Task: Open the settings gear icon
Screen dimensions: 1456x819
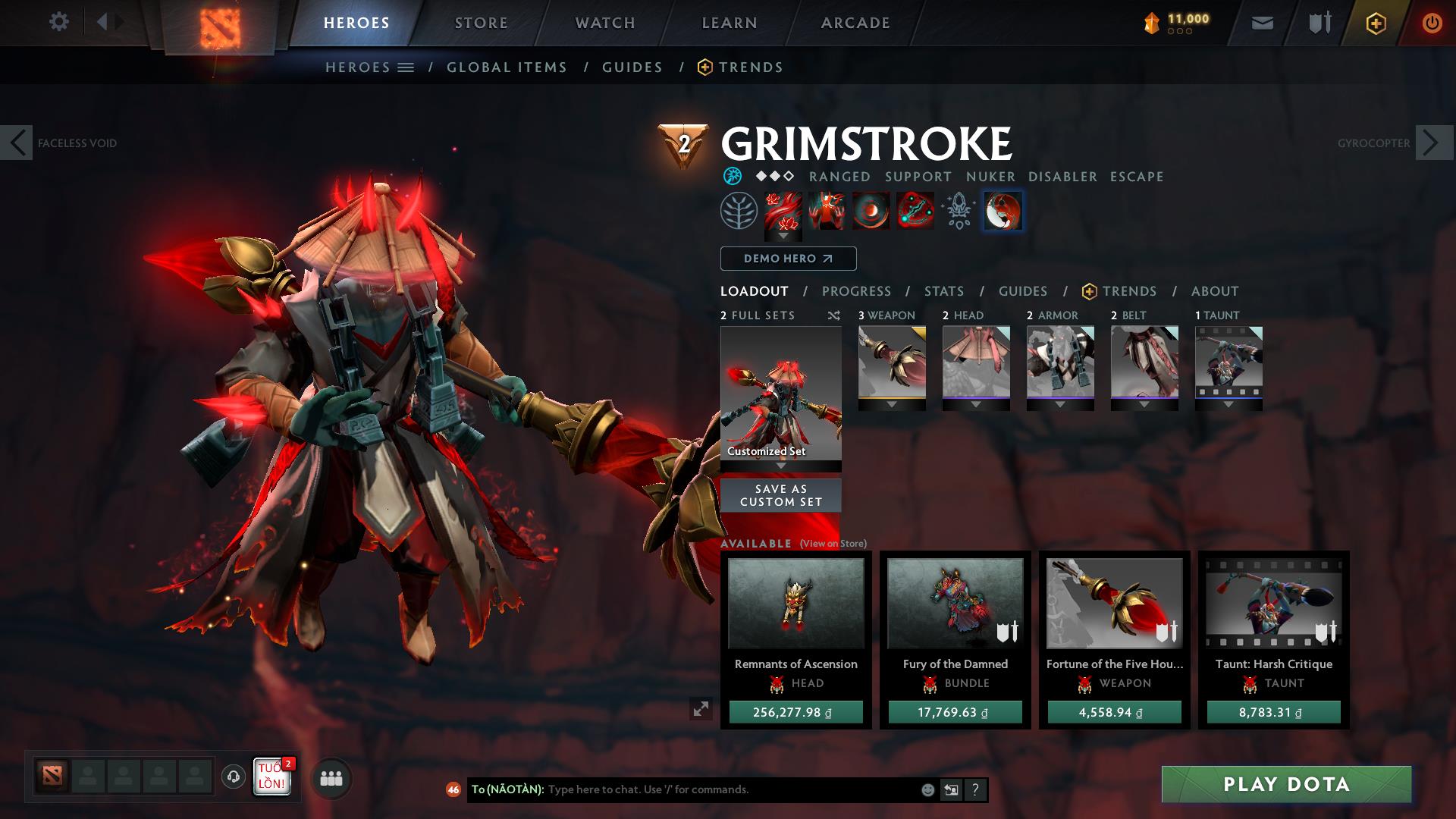Action: [58, 22]
